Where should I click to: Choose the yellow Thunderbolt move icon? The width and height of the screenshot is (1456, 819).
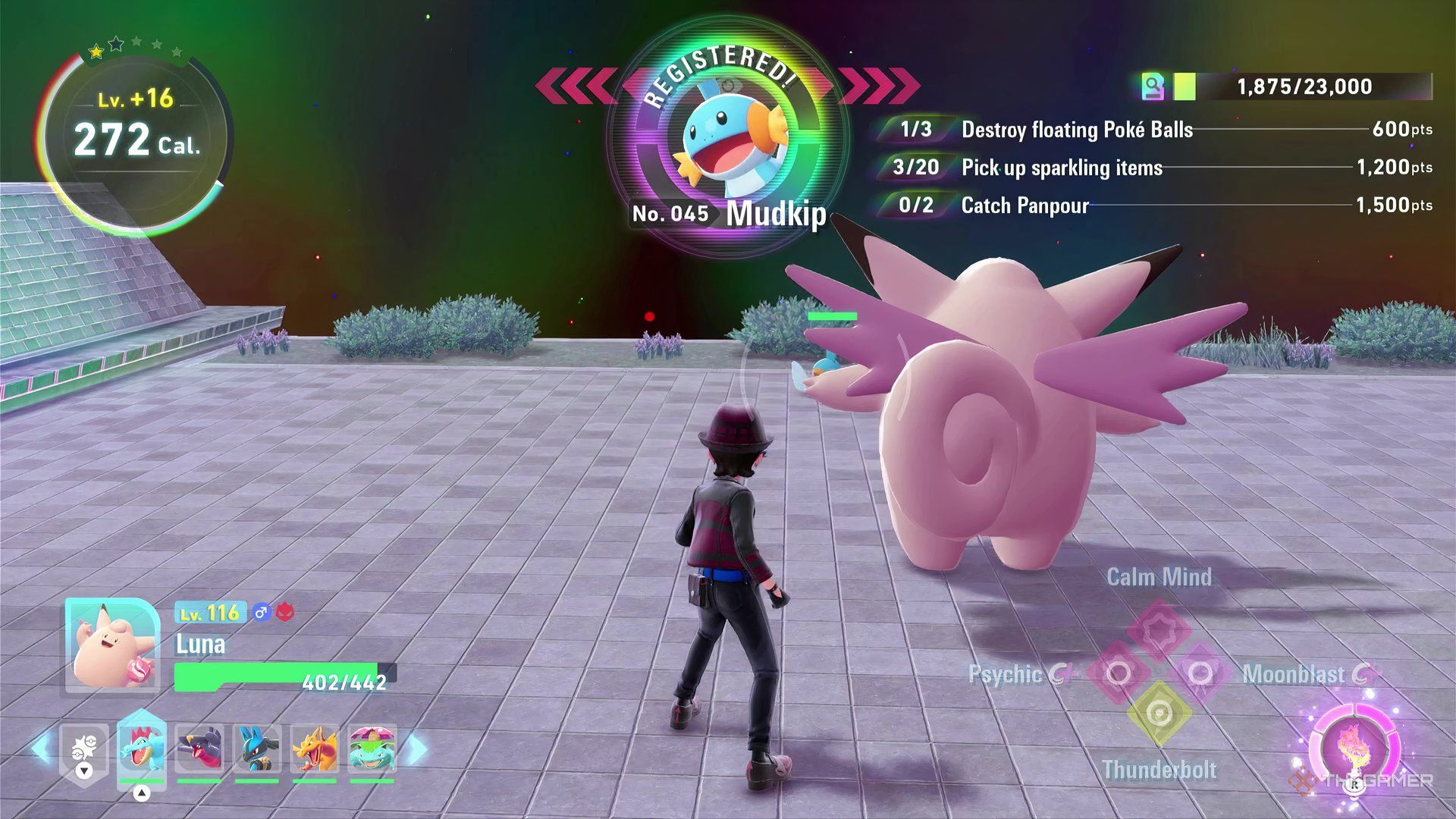pos(1159,714)
